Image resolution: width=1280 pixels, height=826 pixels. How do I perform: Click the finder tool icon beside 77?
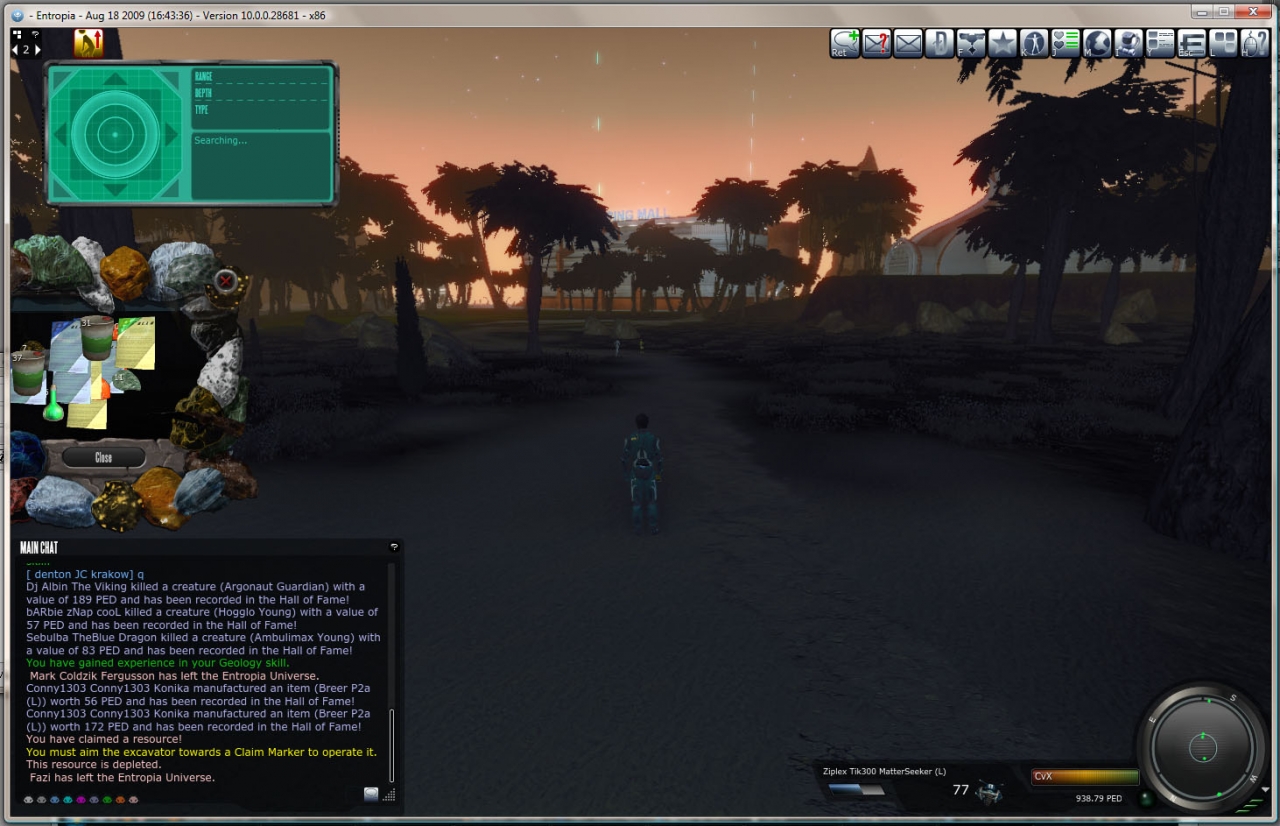989,791
